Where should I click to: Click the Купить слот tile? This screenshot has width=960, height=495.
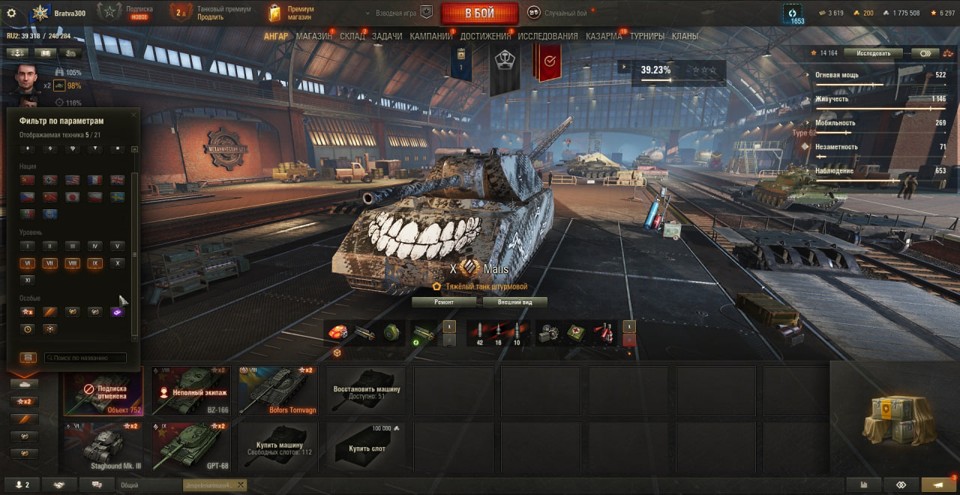click(x=366, y=446)
